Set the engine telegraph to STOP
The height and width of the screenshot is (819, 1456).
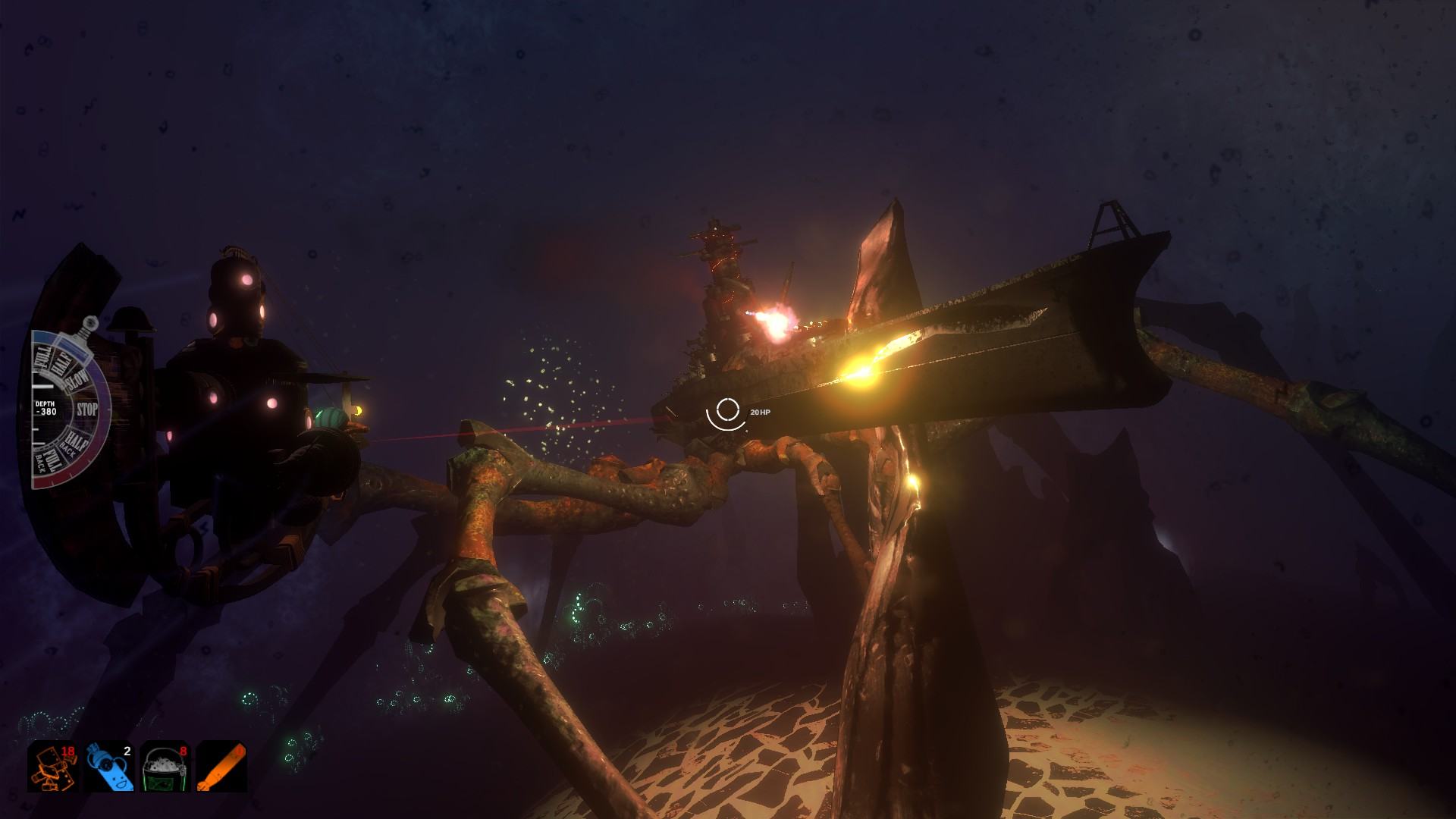[x=86, y=409]
